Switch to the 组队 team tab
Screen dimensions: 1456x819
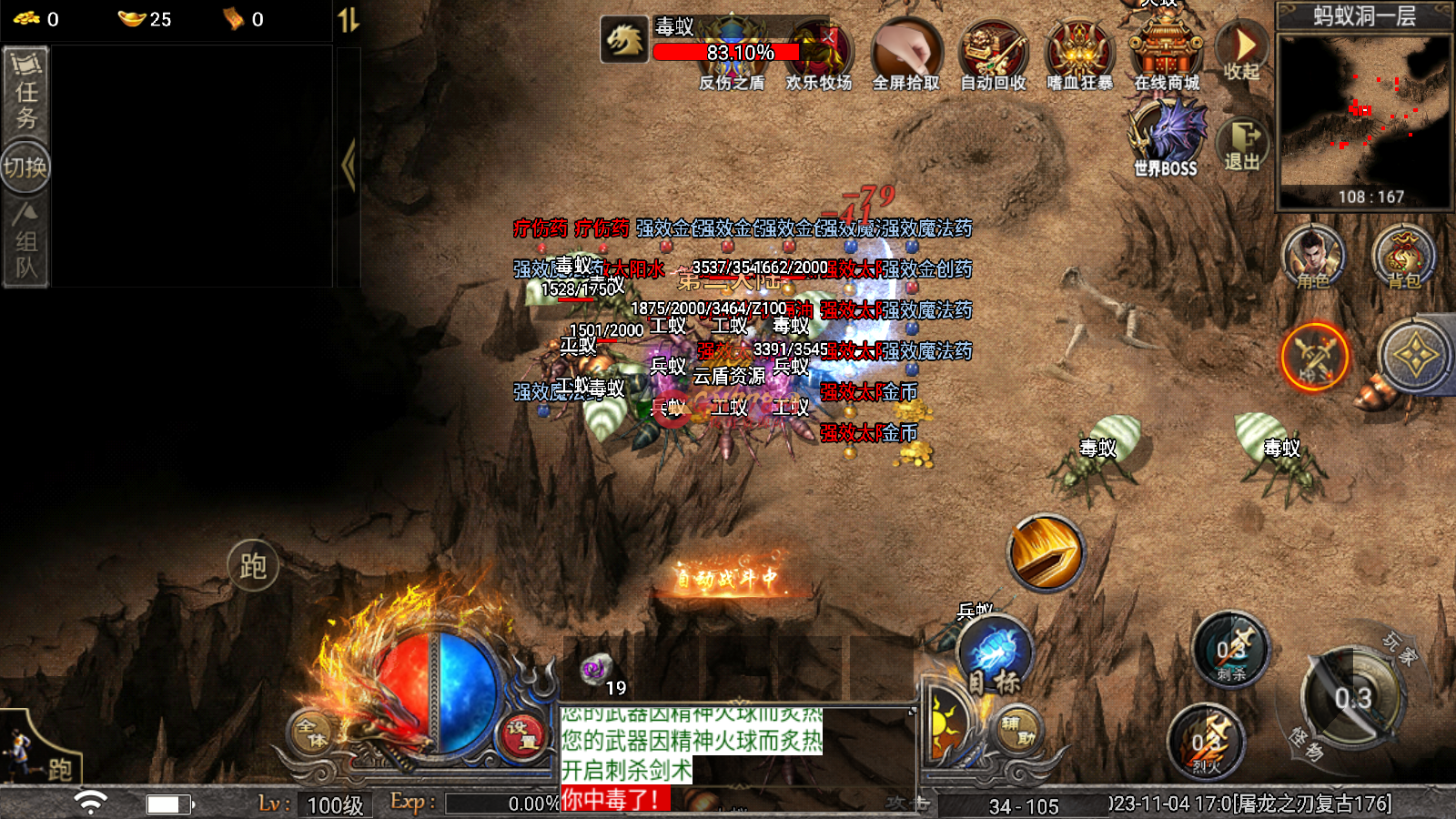[x=25, y=242]
